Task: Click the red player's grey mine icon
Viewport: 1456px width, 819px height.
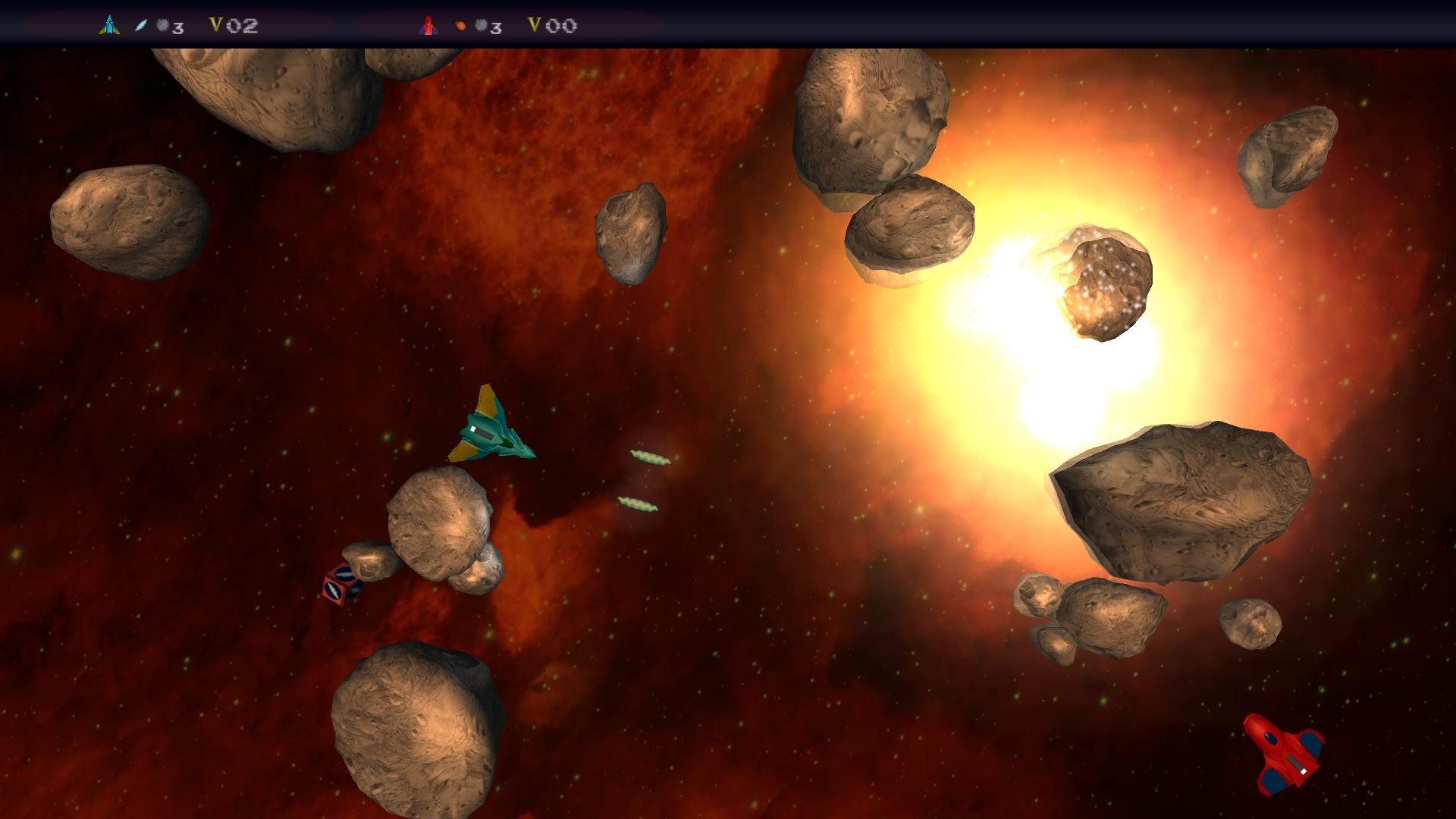Action: click(480, 26)
